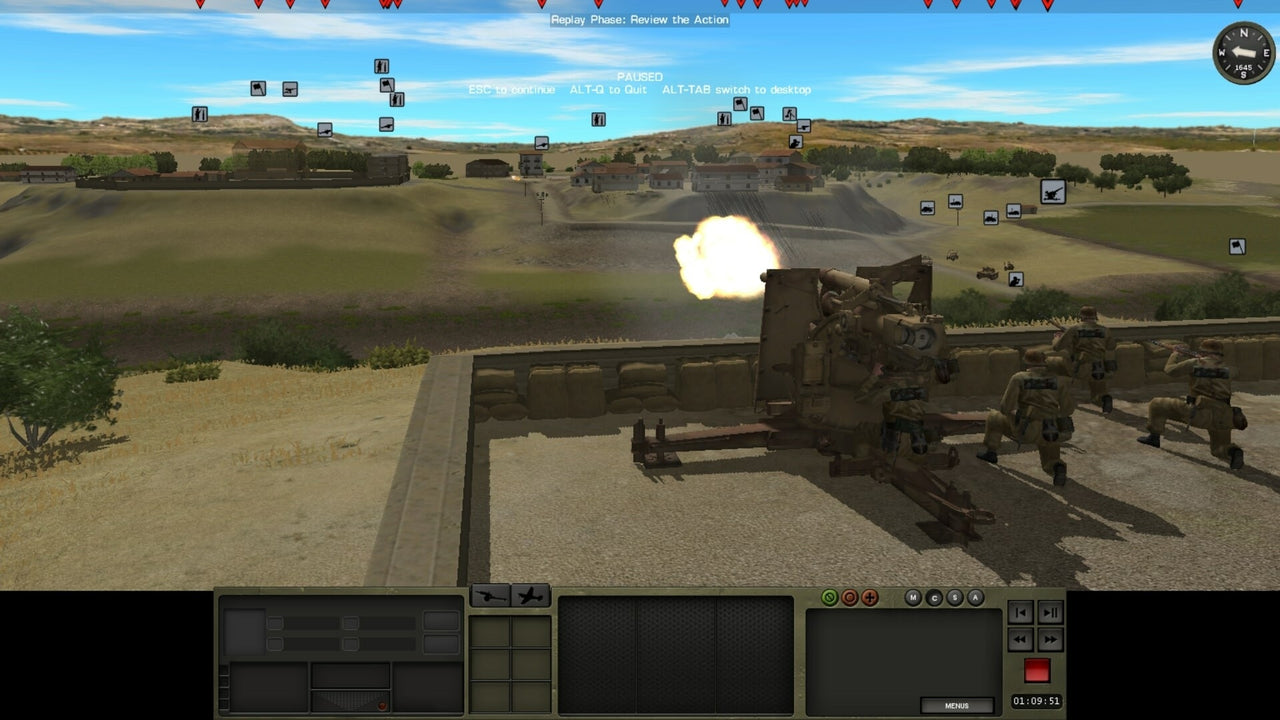This screenshot has height=720, width=1280.
Task: Toggle the M movement command group button
Action: [x=913, y=597]
